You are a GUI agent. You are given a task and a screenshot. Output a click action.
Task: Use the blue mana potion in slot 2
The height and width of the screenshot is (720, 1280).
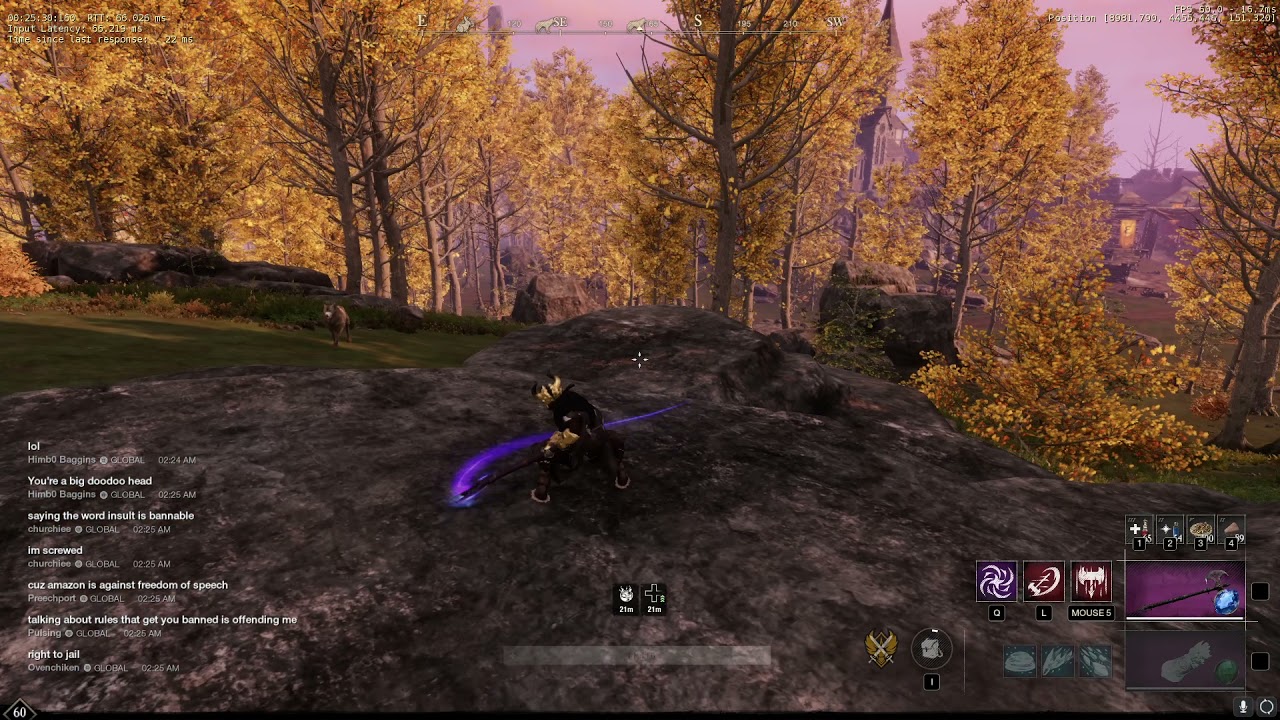[x=1169, y=530]
